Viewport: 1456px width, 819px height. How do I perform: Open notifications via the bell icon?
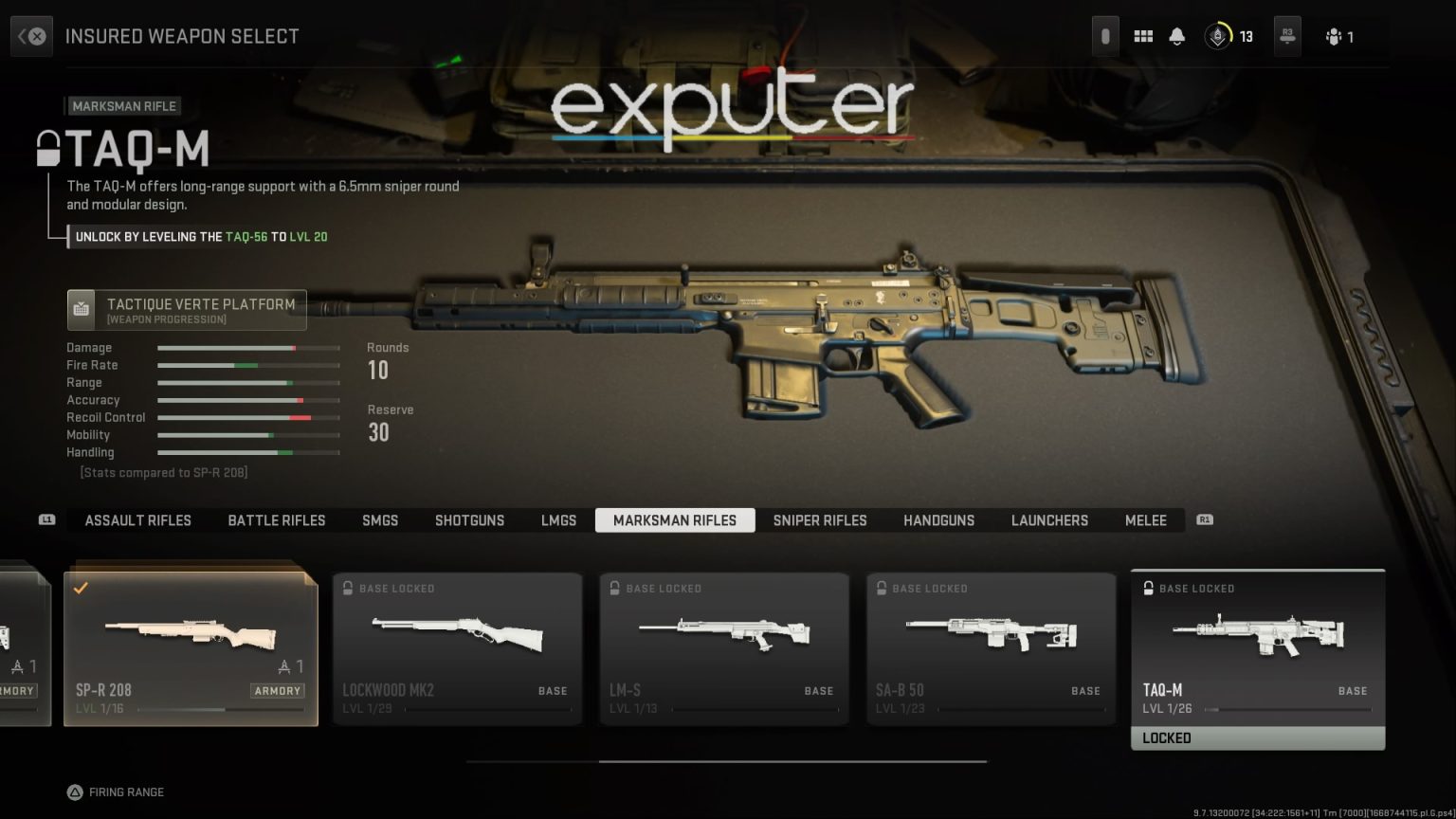coord(1177,36)
